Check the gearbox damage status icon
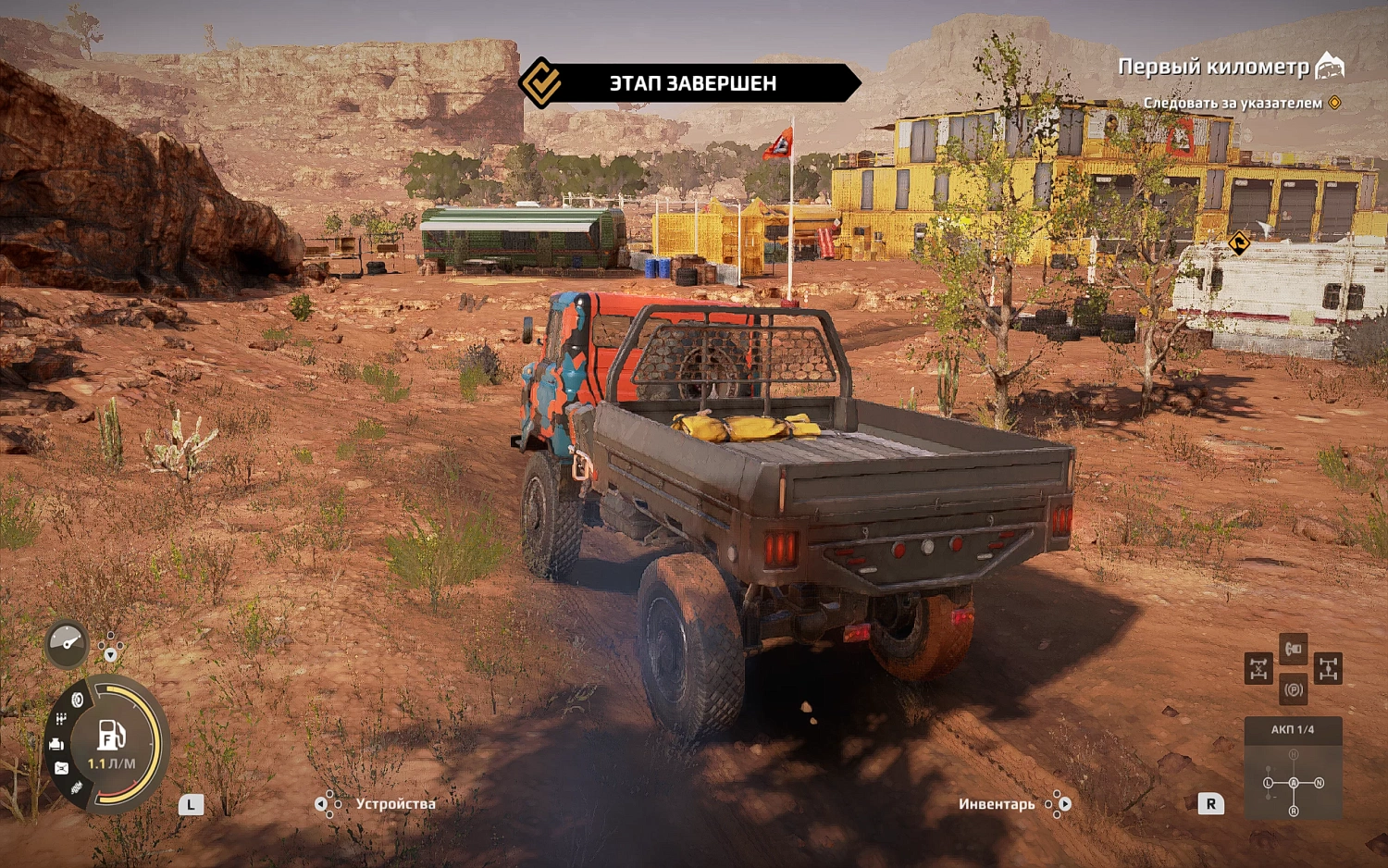The image size is (1388, 868). [61, 720]
